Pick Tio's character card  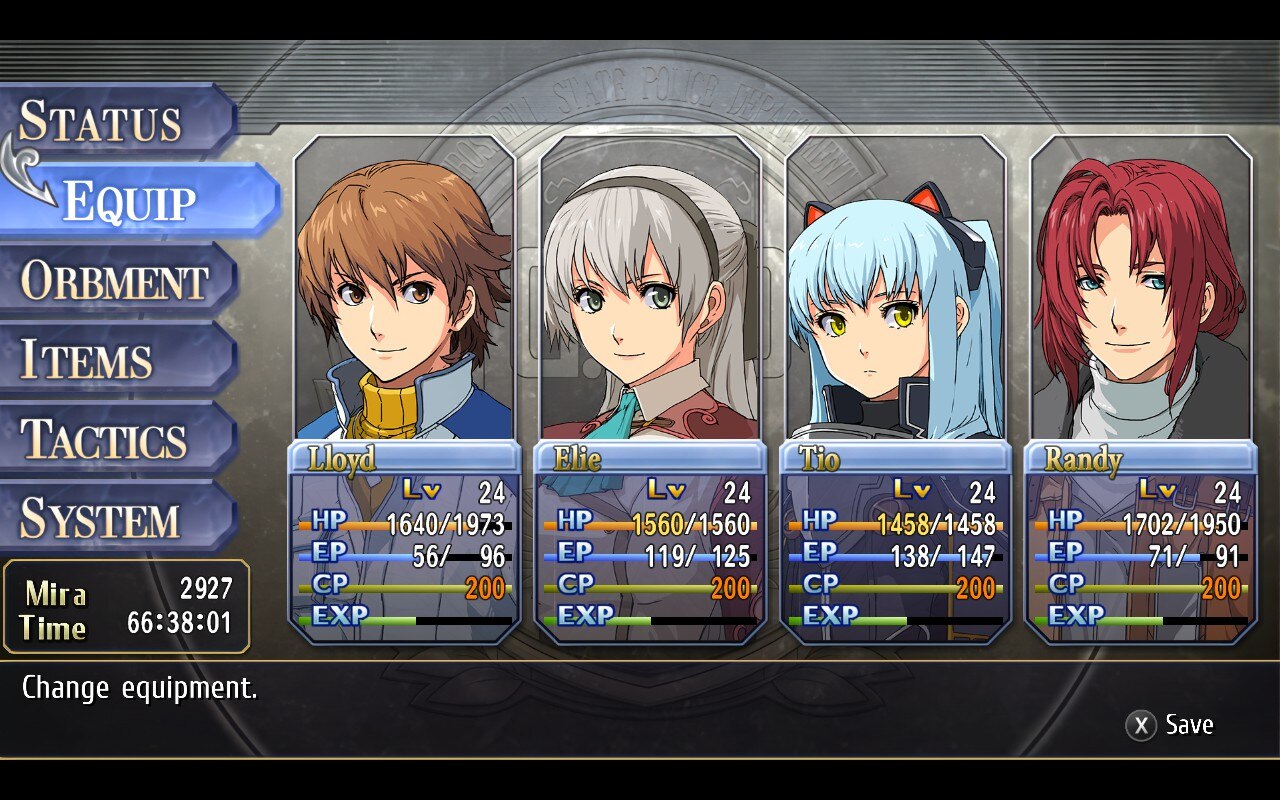(x=895, y=390)
